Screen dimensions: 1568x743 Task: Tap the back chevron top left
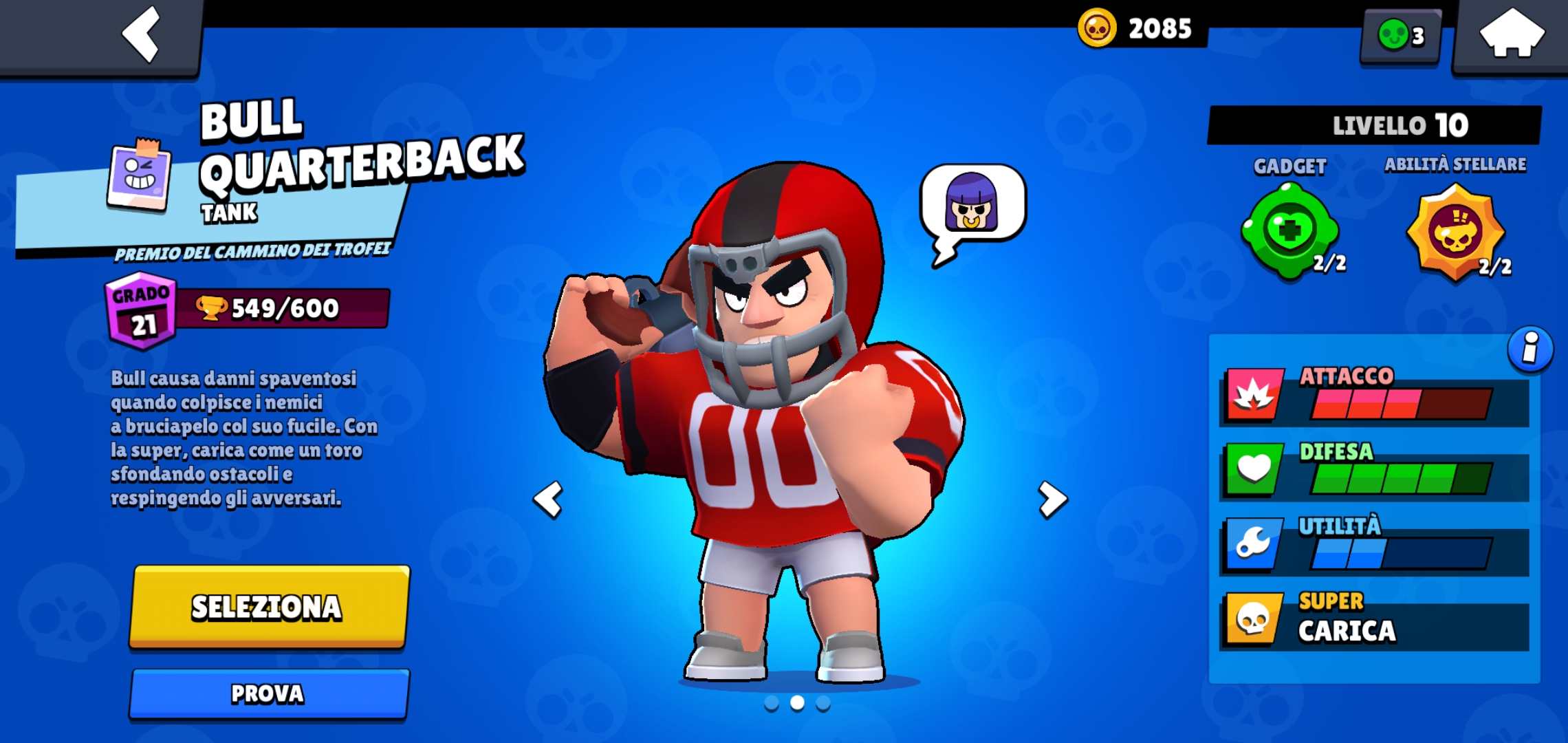141,33
